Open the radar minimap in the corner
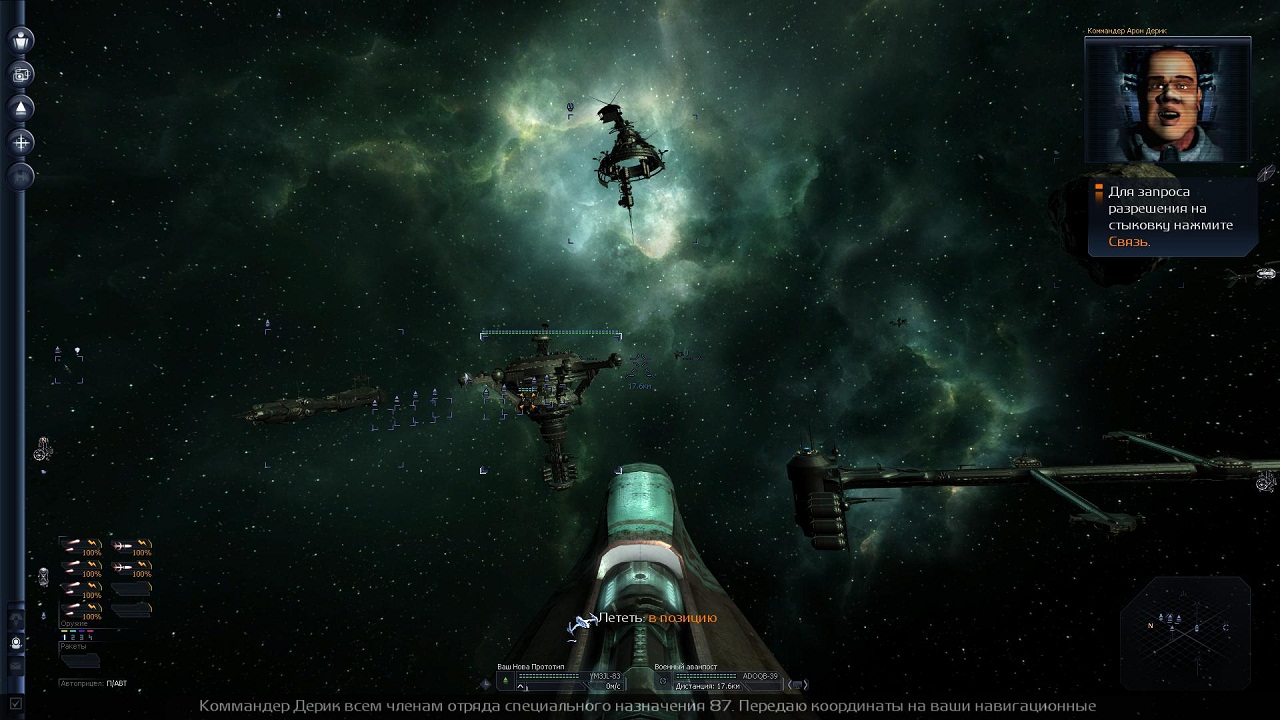1280x720 pixels. (x=1186, y=629)
